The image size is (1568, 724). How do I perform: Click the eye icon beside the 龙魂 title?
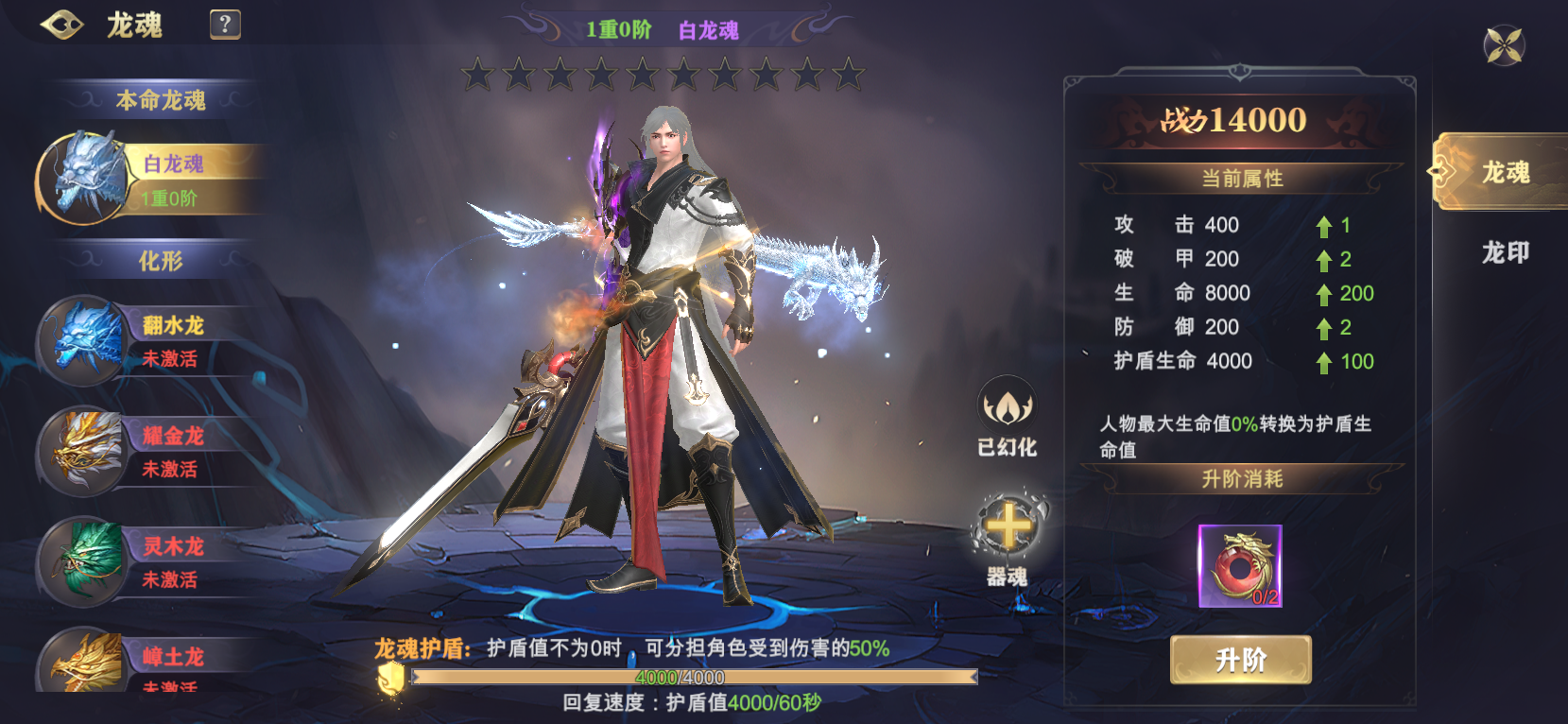[x=62, y=25]
